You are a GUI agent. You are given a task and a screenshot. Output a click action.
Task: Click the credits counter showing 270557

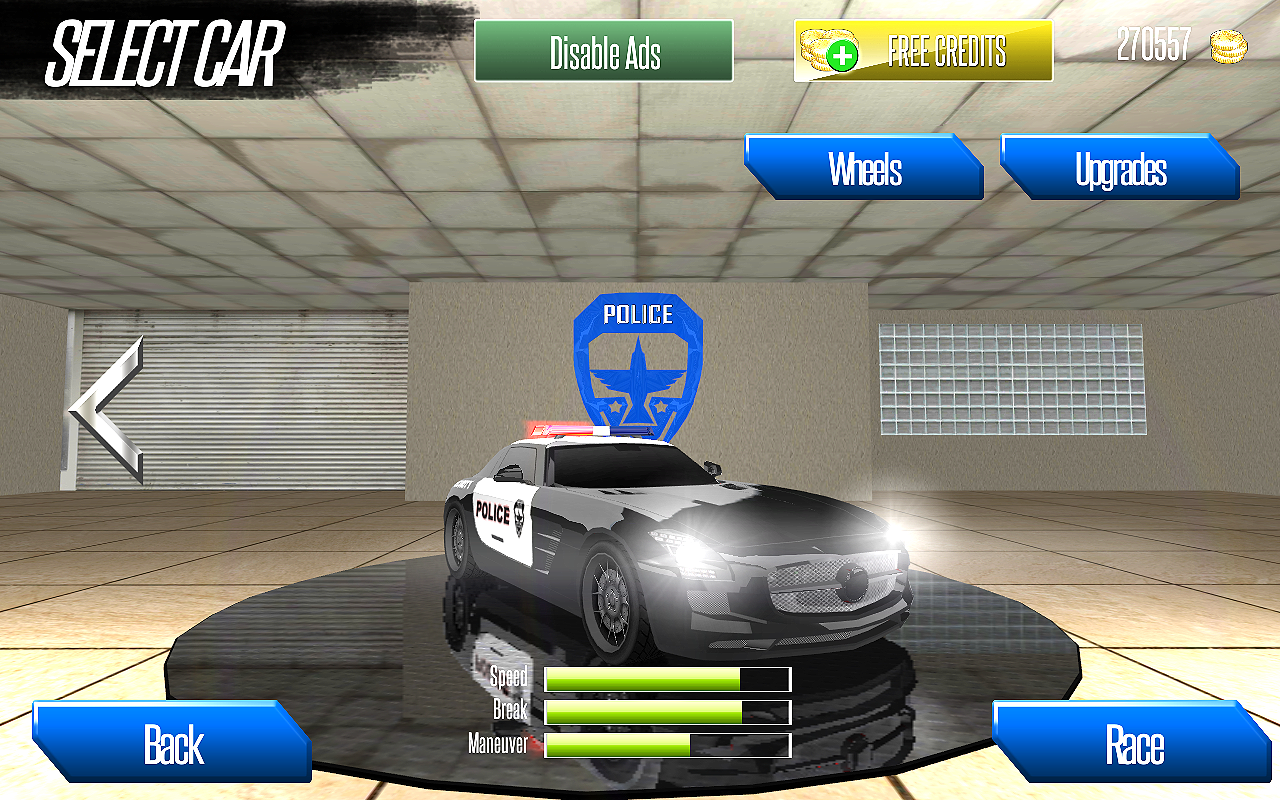click(x=1152, y=44)
